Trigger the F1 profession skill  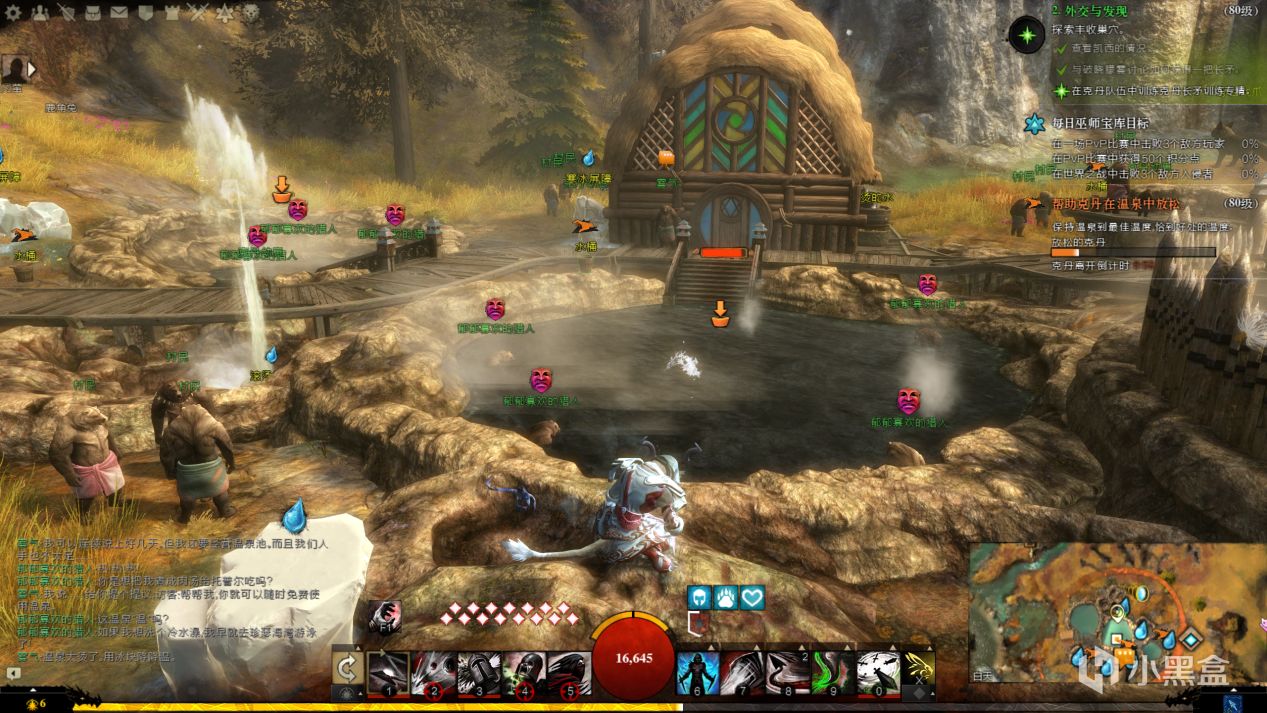pyautogui.click(x=384, y=615)
